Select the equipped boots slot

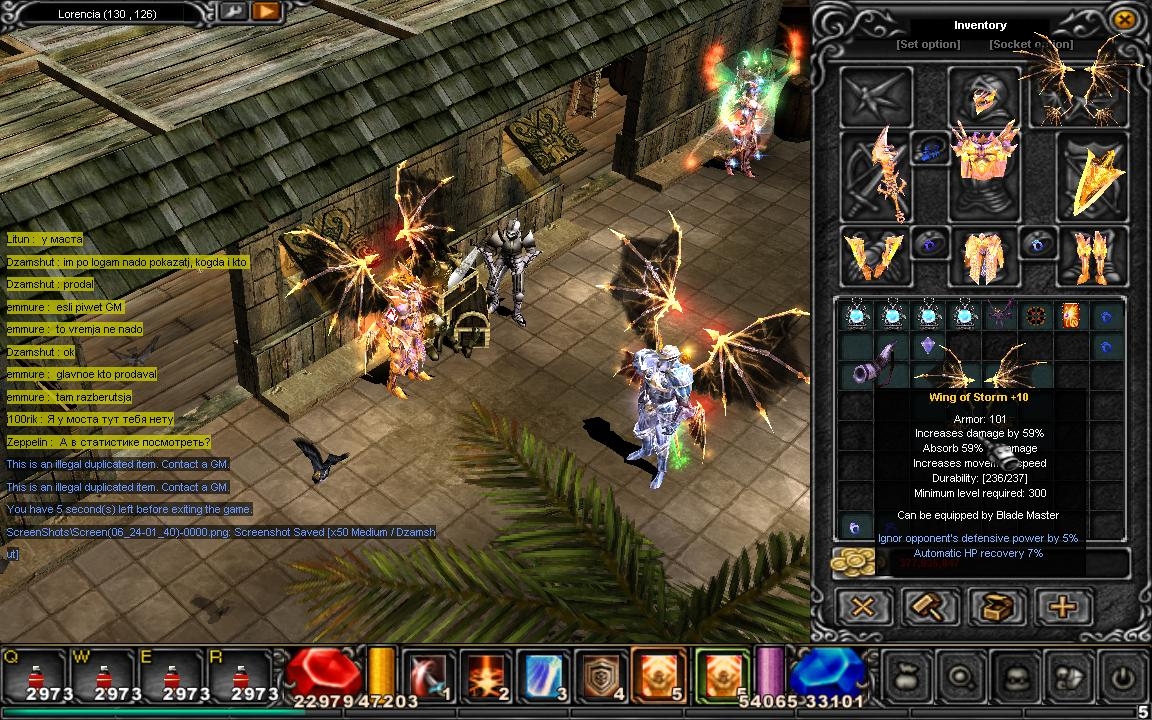point(1091,256)
